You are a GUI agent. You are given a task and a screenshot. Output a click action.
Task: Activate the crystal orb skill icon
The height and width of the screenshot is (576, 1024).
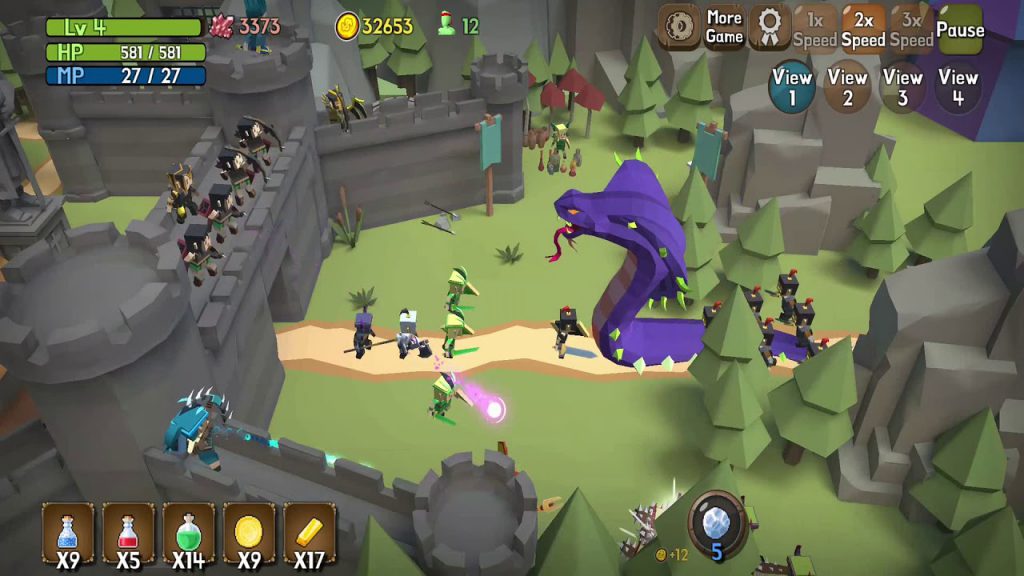tap(717, 522)
